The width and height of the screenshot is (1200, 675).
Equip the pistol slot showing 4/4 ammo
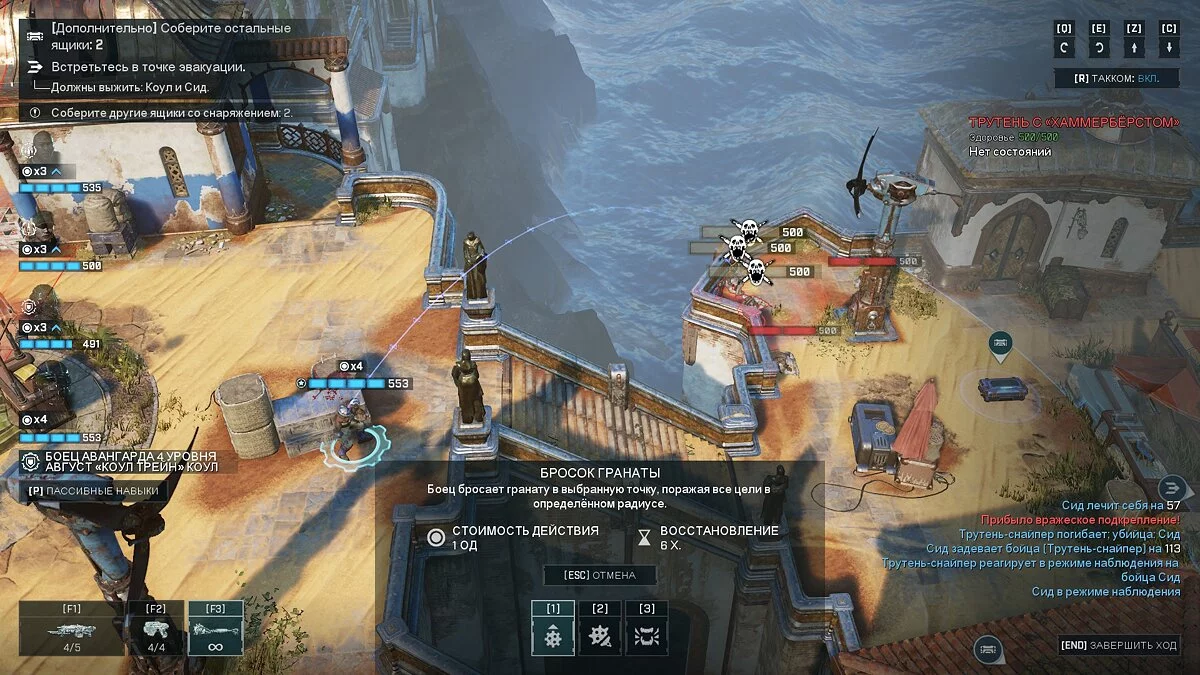[x=156, y=628]
